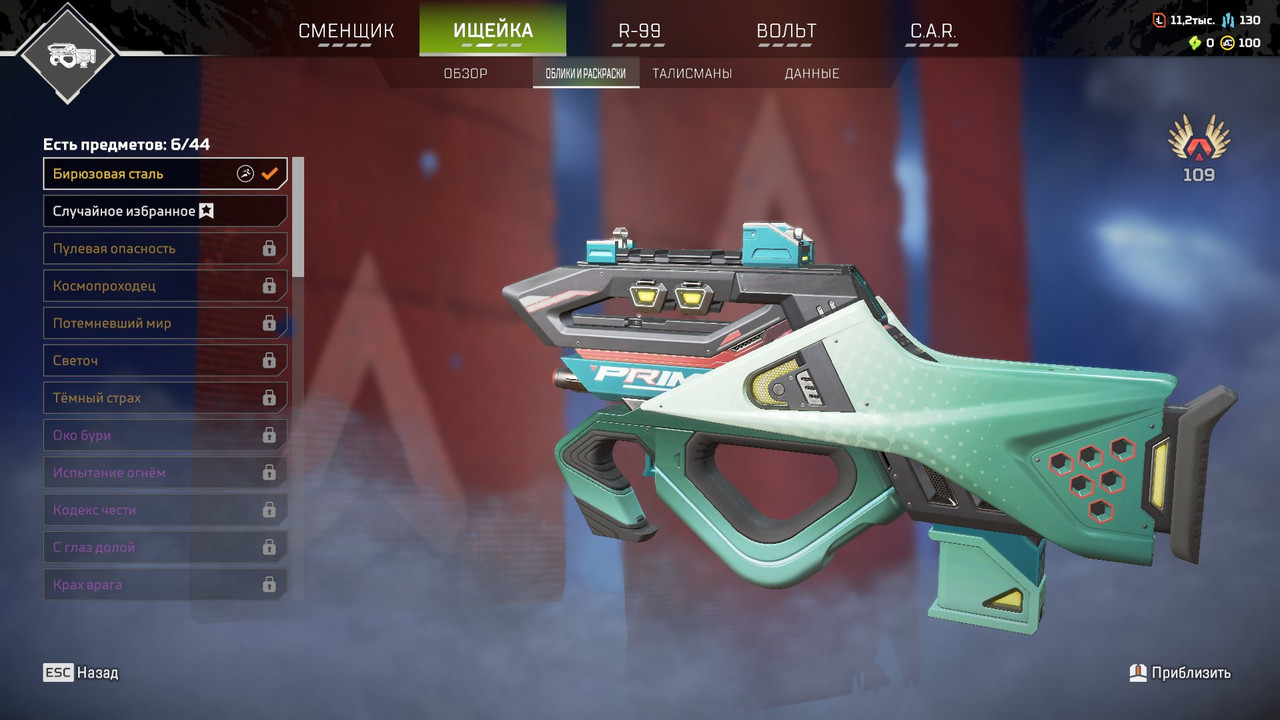Go back with the Назад button
This screenshot has height=720, width=1280.
[81, 673]
